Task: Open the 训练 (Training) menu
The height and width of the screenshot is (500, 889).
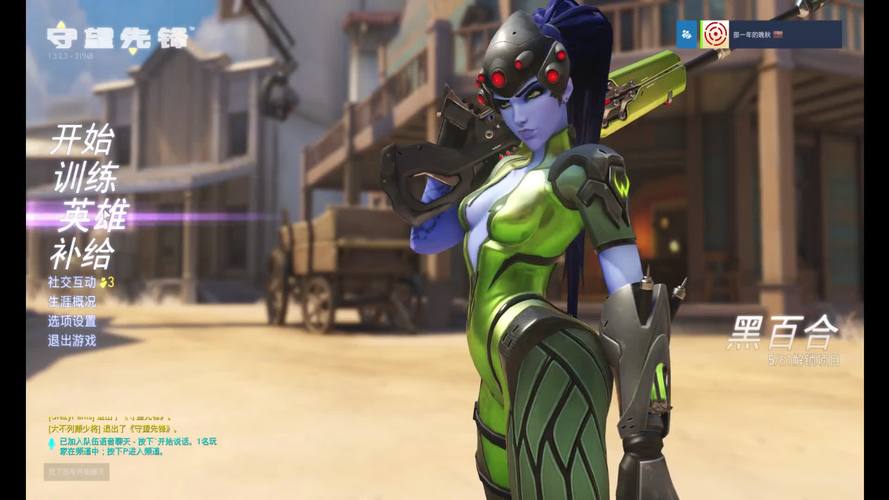Action: (84, 175)
